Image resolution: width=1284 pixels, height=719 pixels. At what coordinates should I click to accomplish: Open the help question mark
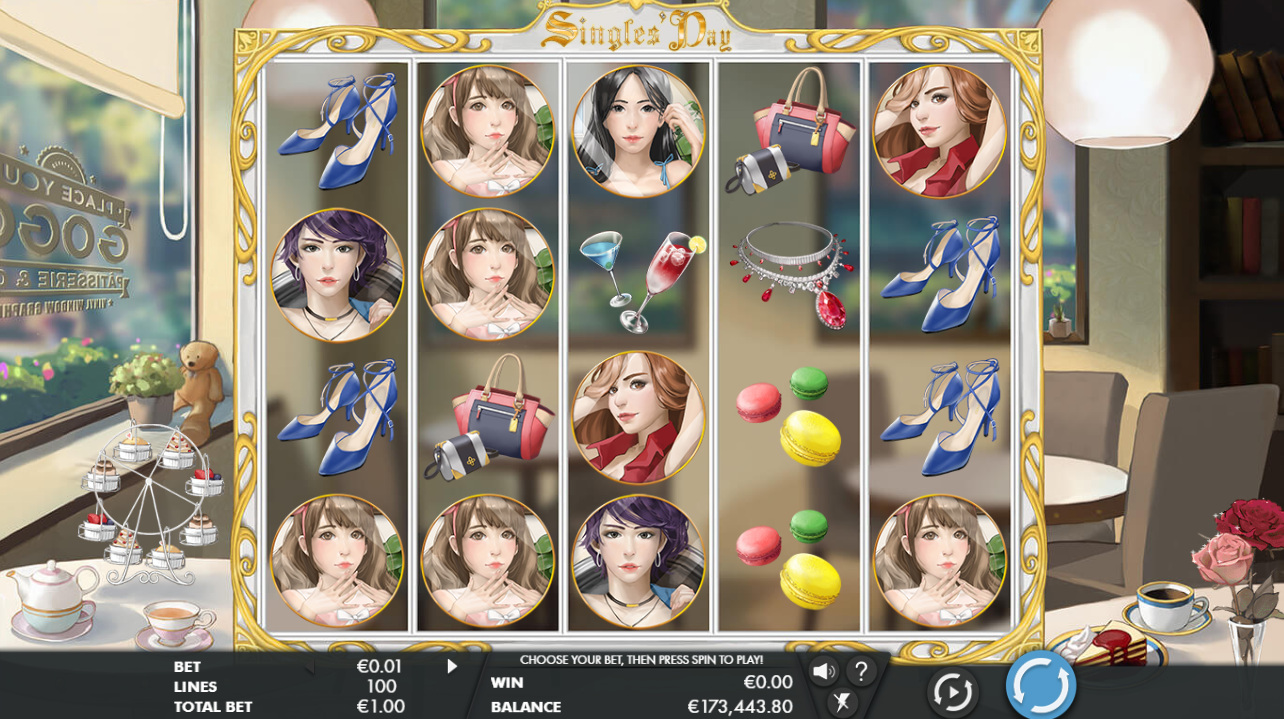pos(861,671)
